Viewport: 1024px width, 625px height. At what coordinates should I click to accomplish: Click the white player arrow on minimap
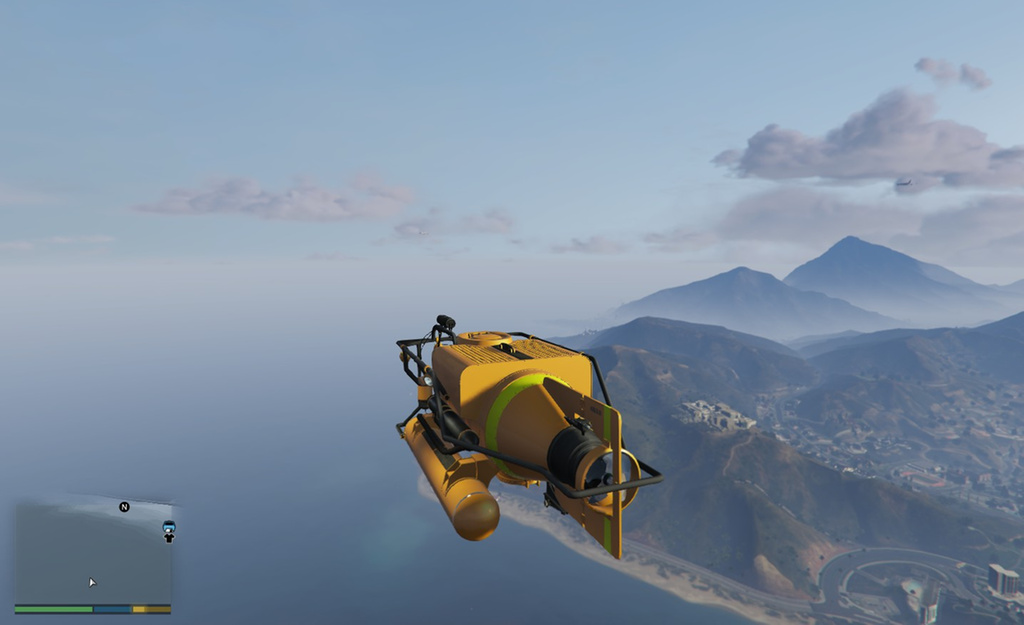[92, 582]
